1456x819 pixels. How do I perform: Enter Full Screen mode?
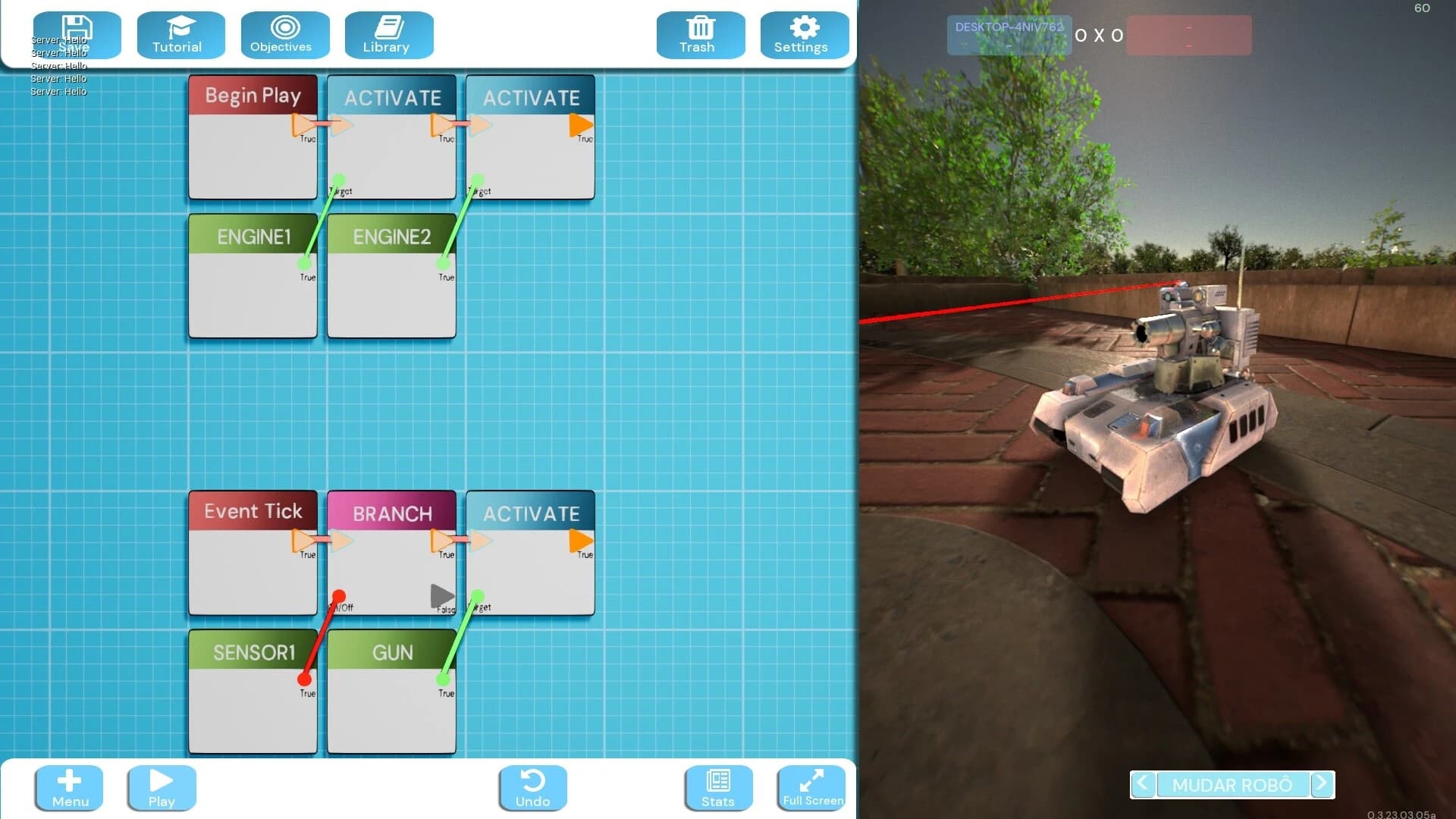[x=811, y=787]
